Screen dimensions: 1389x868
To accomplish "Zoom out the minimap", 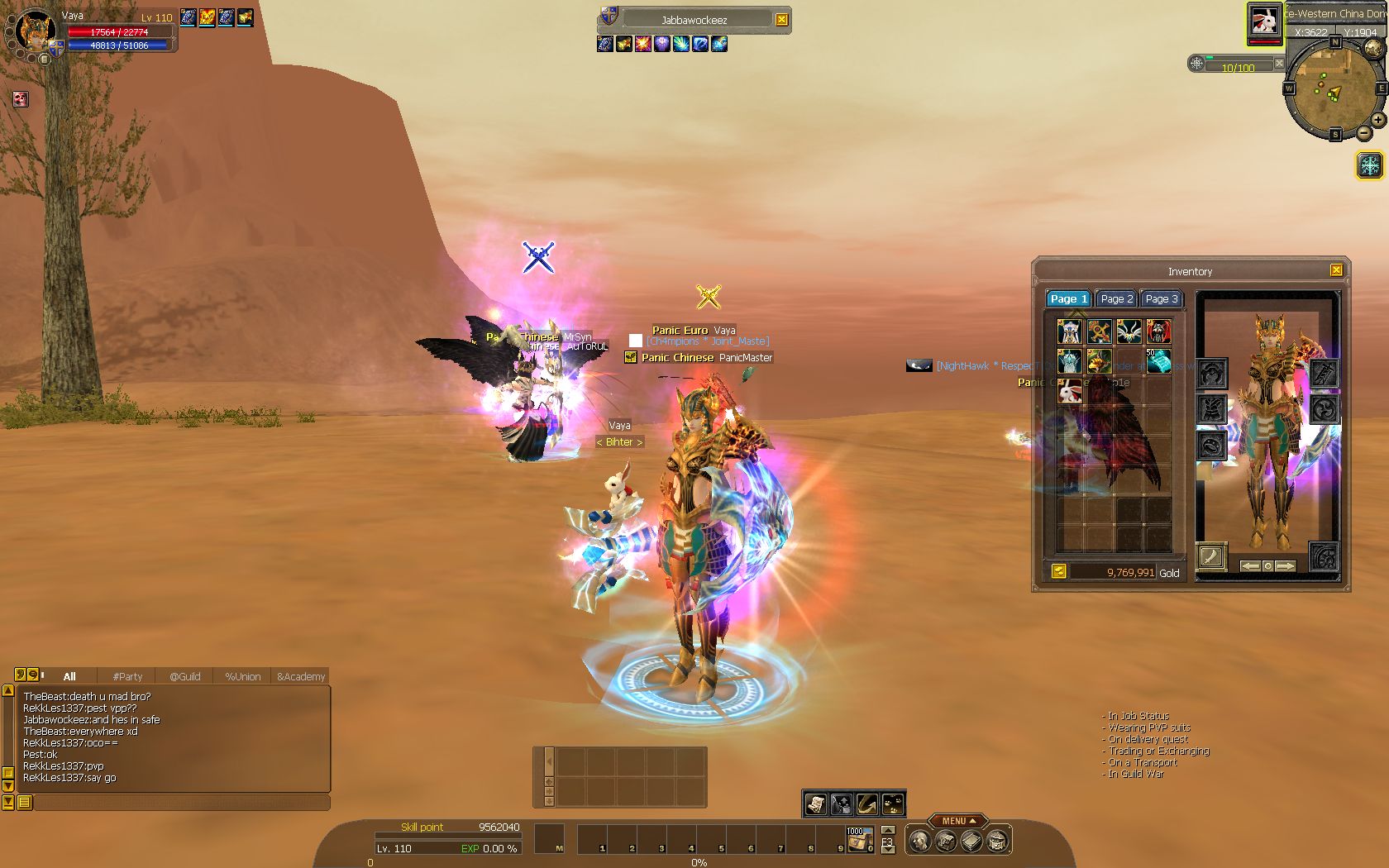I will (x=1364, y=133).
